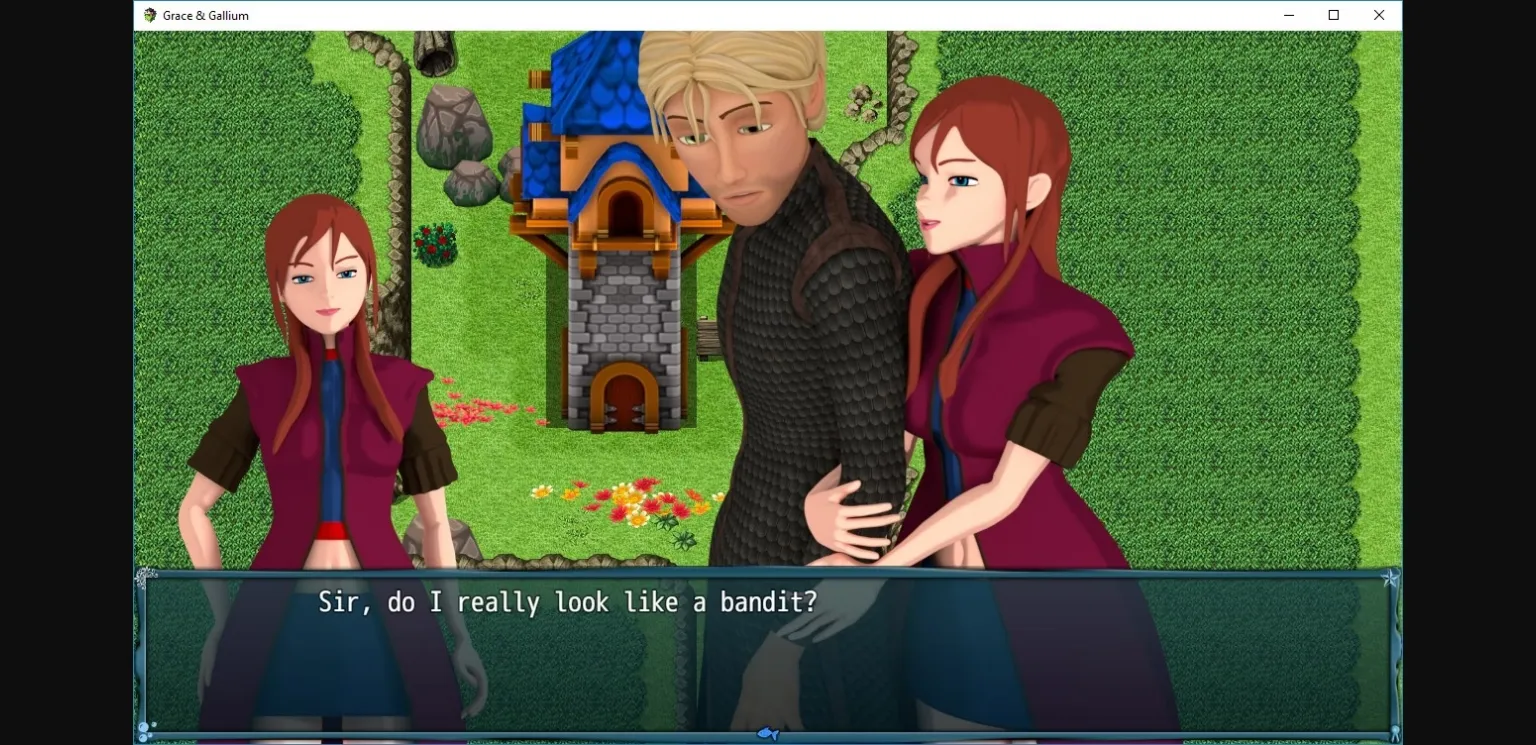Image resolution: width=1536 pixels, height=745 pixels.
Task: Click the Grace & Gallium title text
Action: tap(207, 15)
